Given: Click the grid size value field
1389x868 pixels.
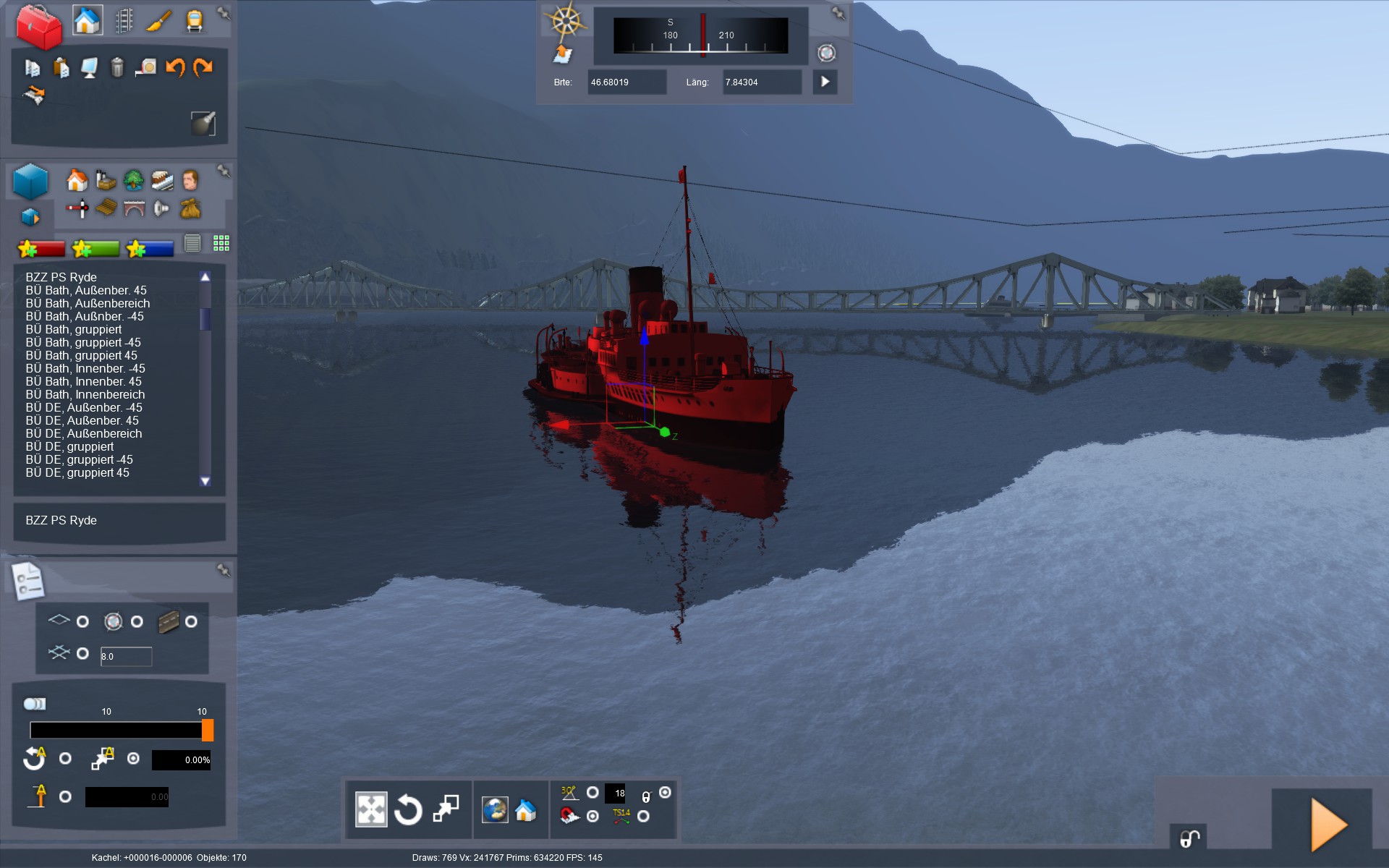Looking at the screenshot, I should click(126, 656).
